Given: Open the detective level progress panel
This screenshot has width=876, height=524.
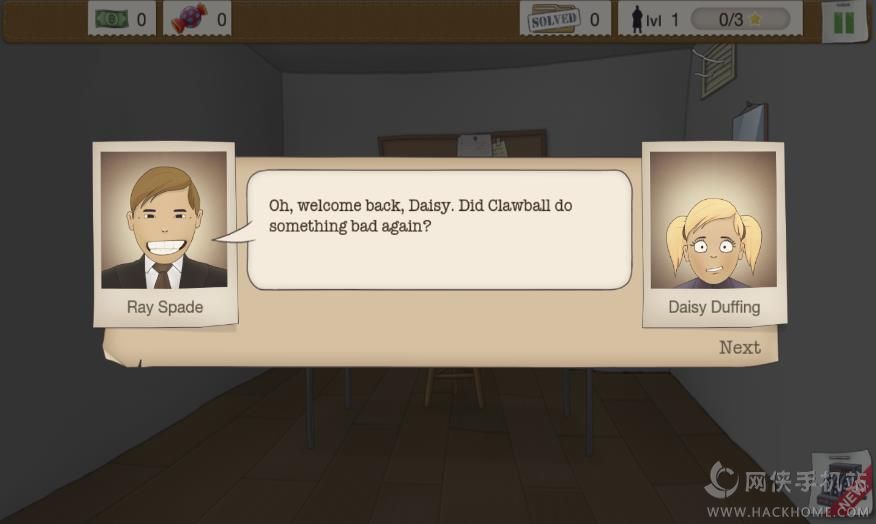Looking at the screenshot, I should click(711, 19).
